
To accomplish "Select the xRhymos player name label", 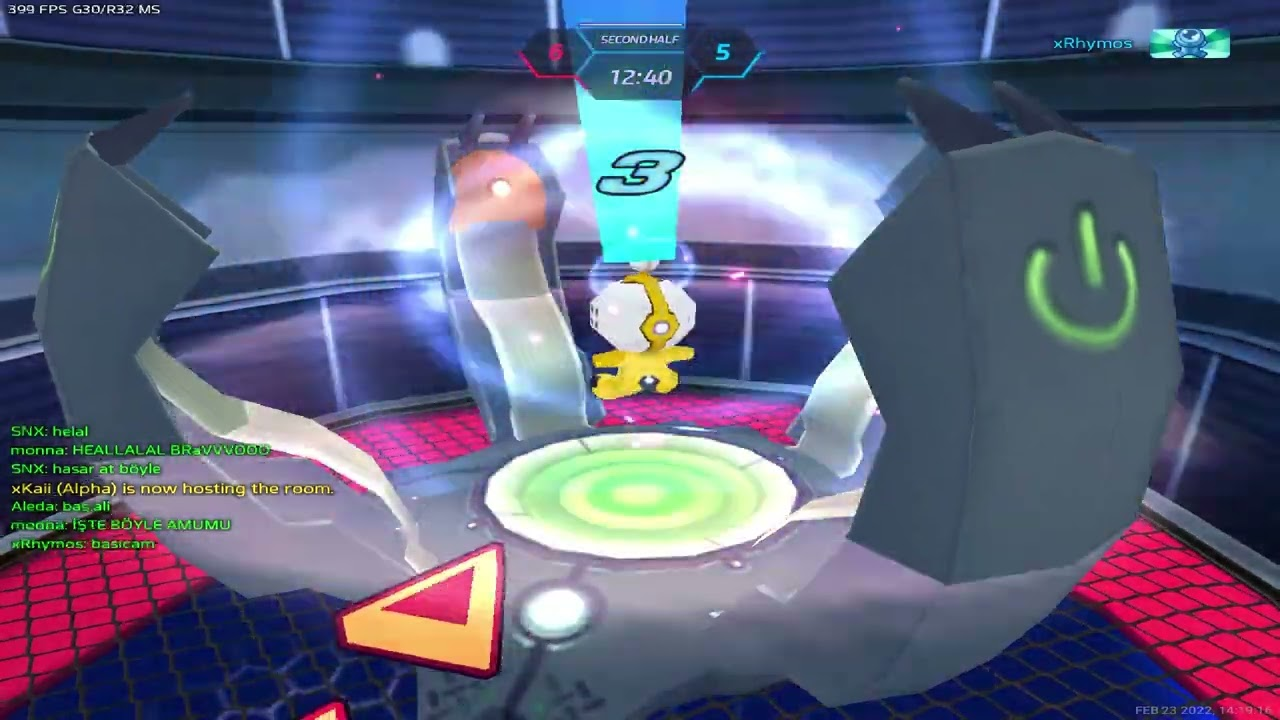I will (1092, 44).
